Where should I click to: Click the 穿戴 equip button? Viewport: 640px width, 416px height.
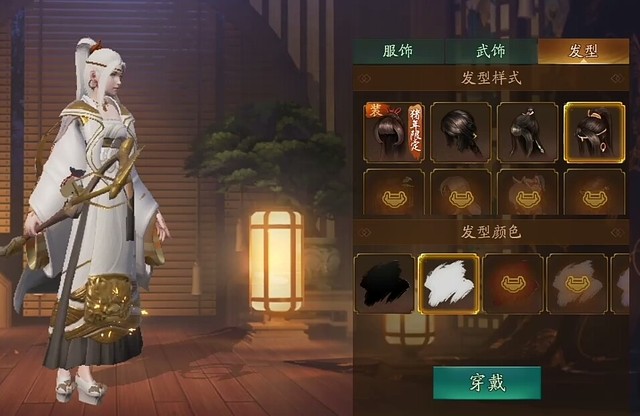(x=487, y=382)
